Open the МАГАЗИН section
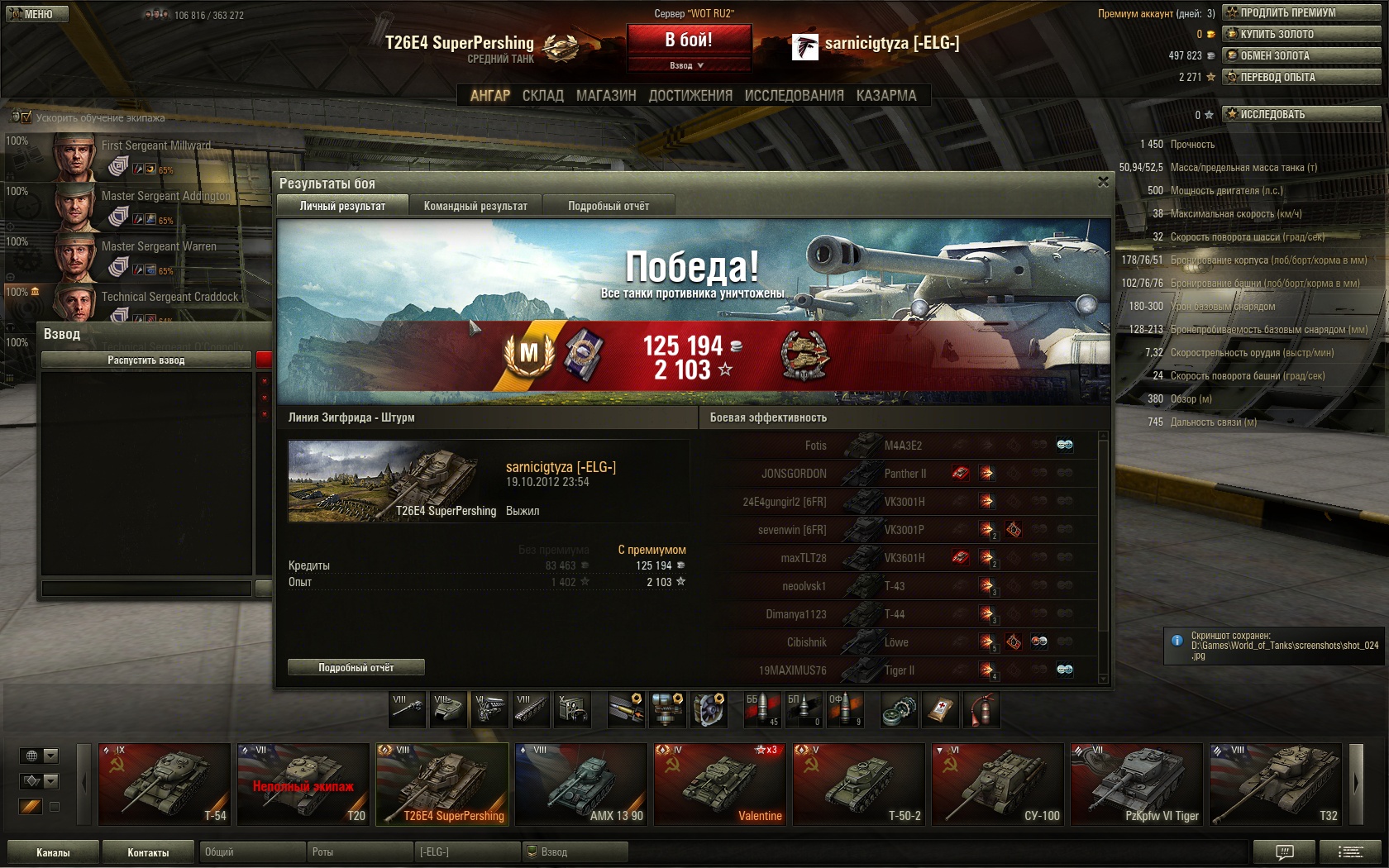Viewport: 1389px width, 868px height. 606,96
